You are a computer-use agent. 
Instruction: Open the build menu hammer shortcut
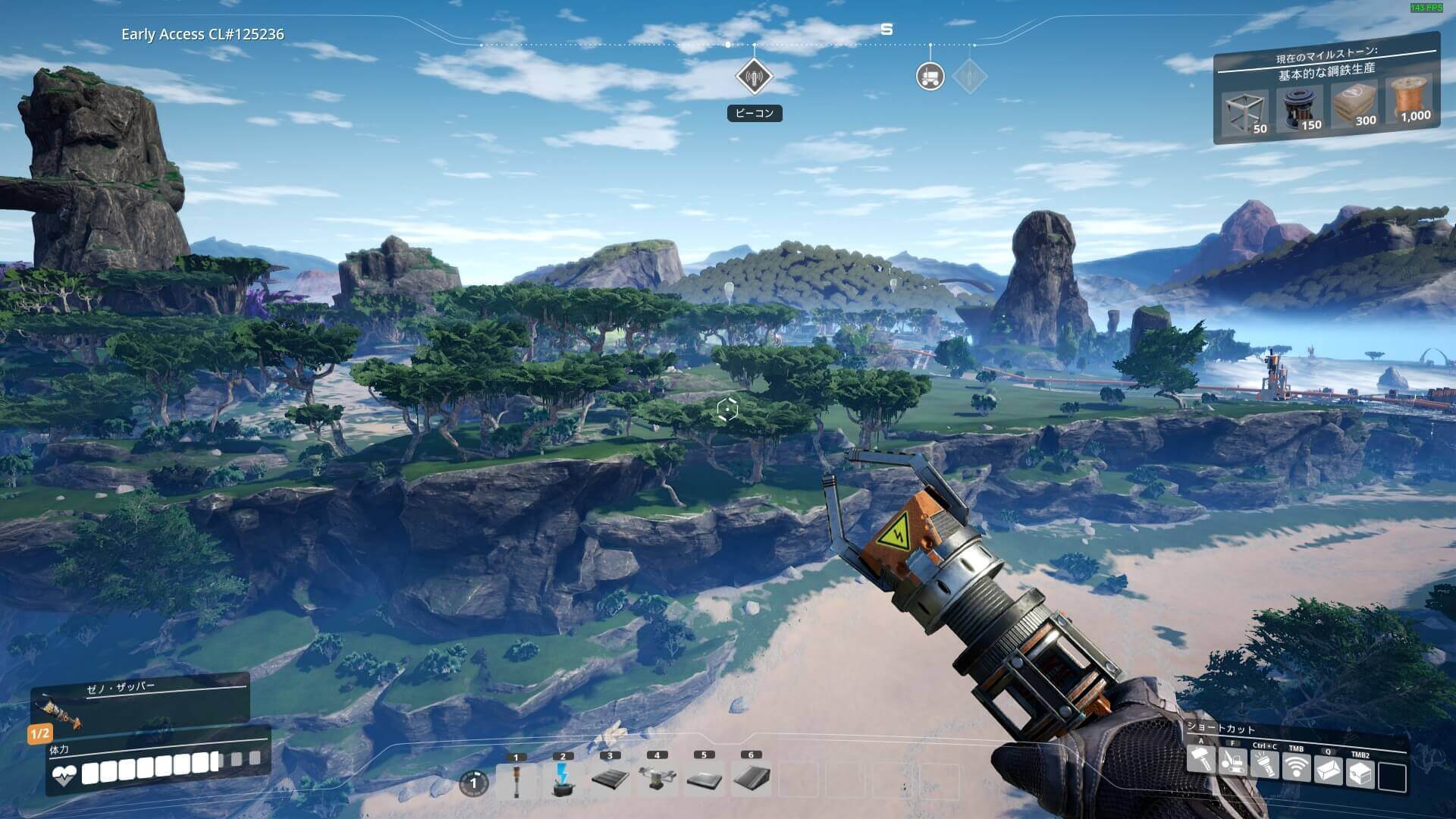[x=1201, y=761]
